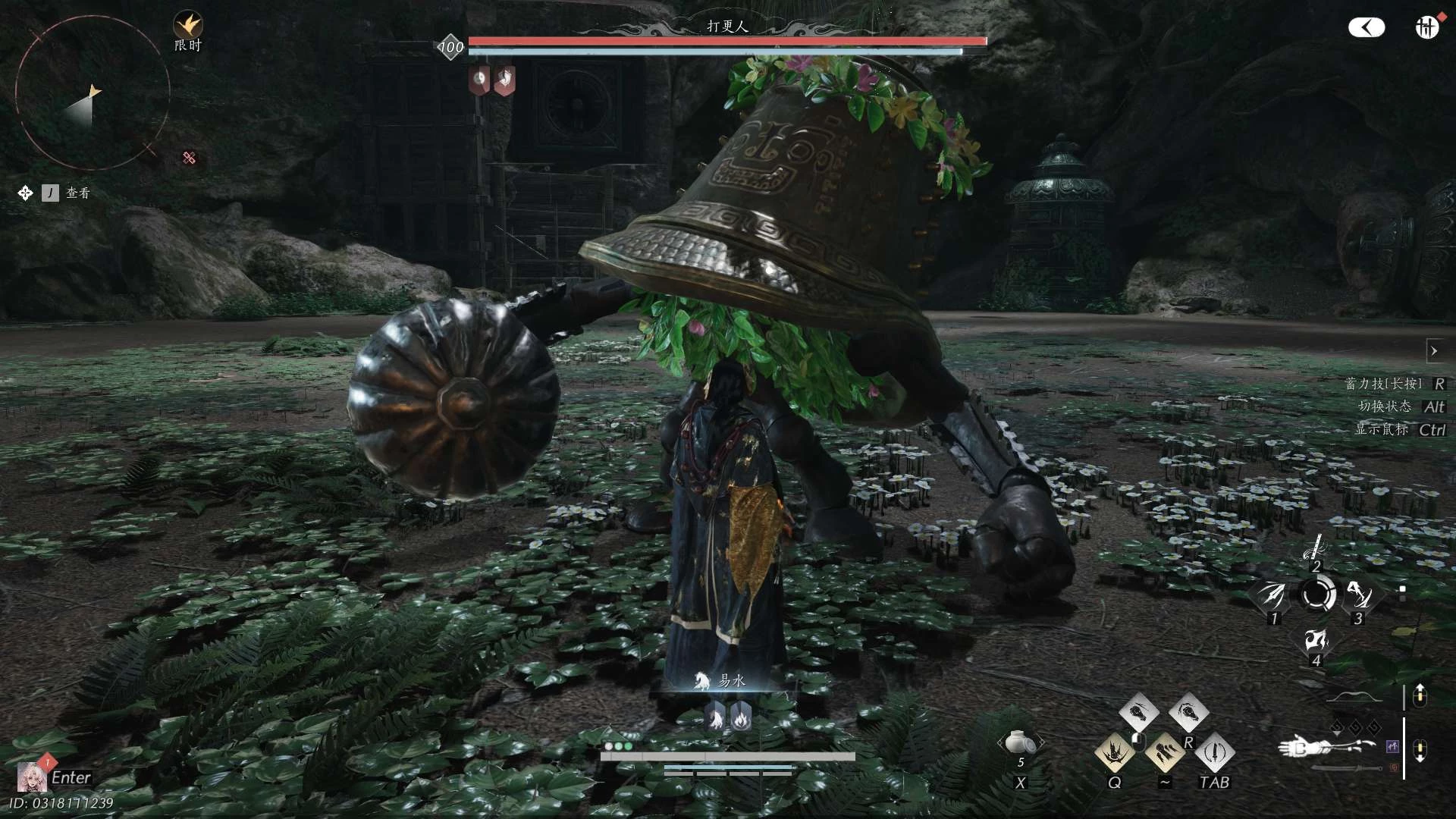Screen dimensions: 1456x819
Task: Select the flute skill in slot 2
Action: pyautogui.click(x=1316, y=548)
